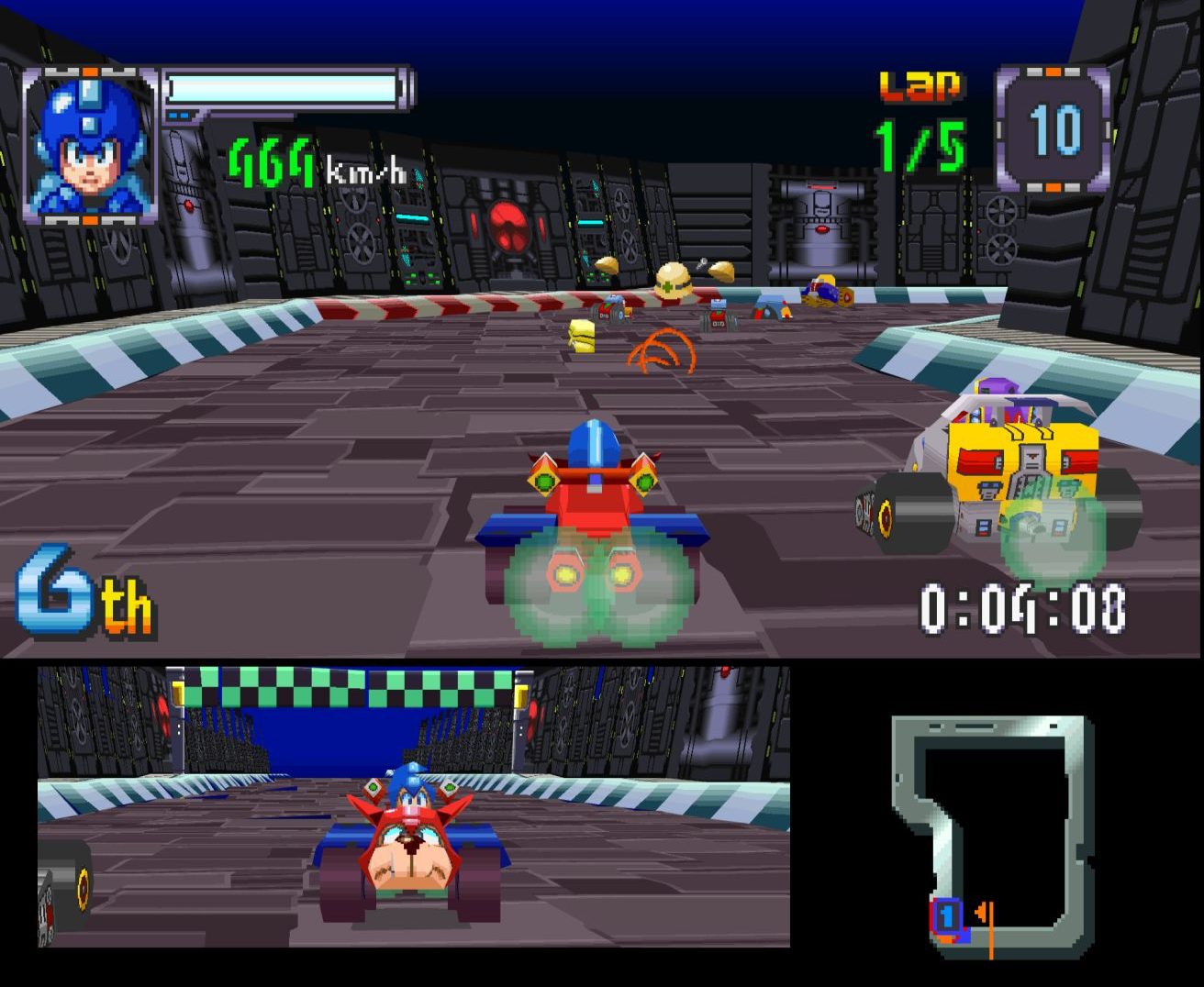
Task: Click the player 1 marker on minimap
Action: tap(947, 916)
